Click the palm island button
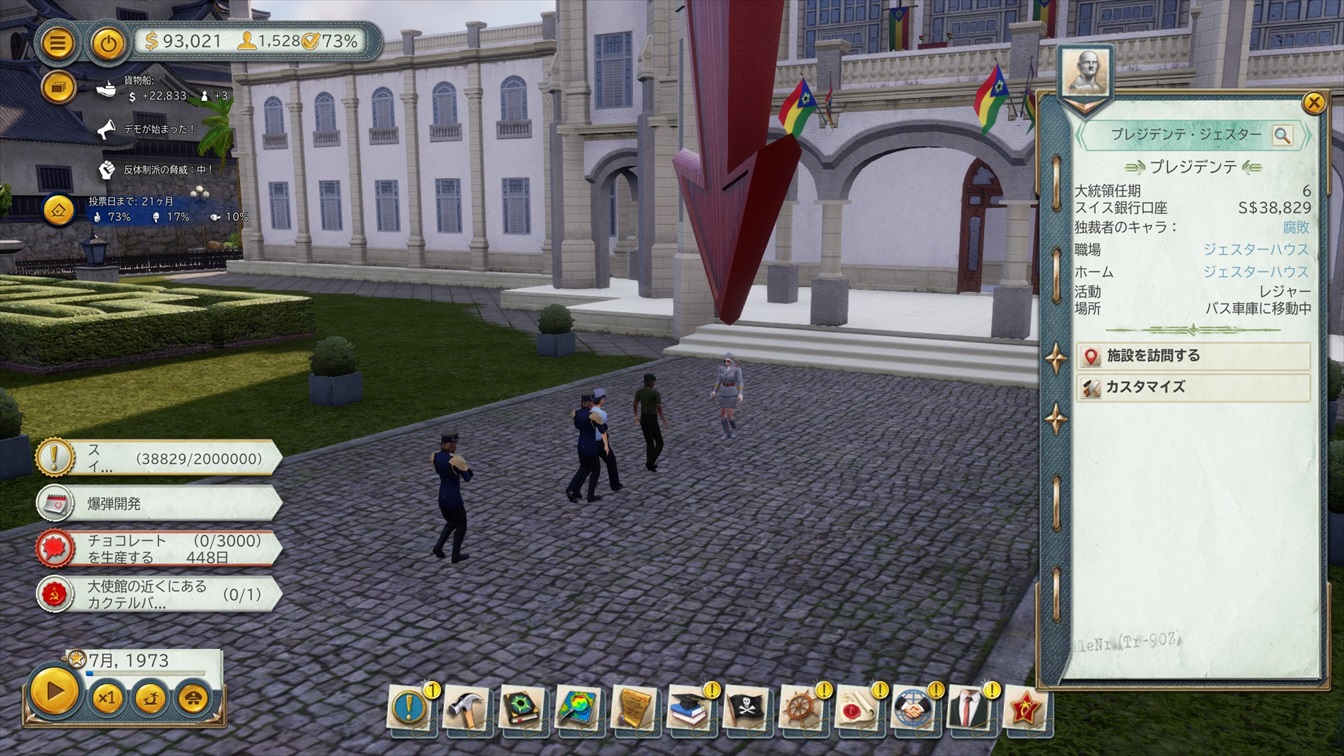The image size is (1344, 756). (150, 696)
